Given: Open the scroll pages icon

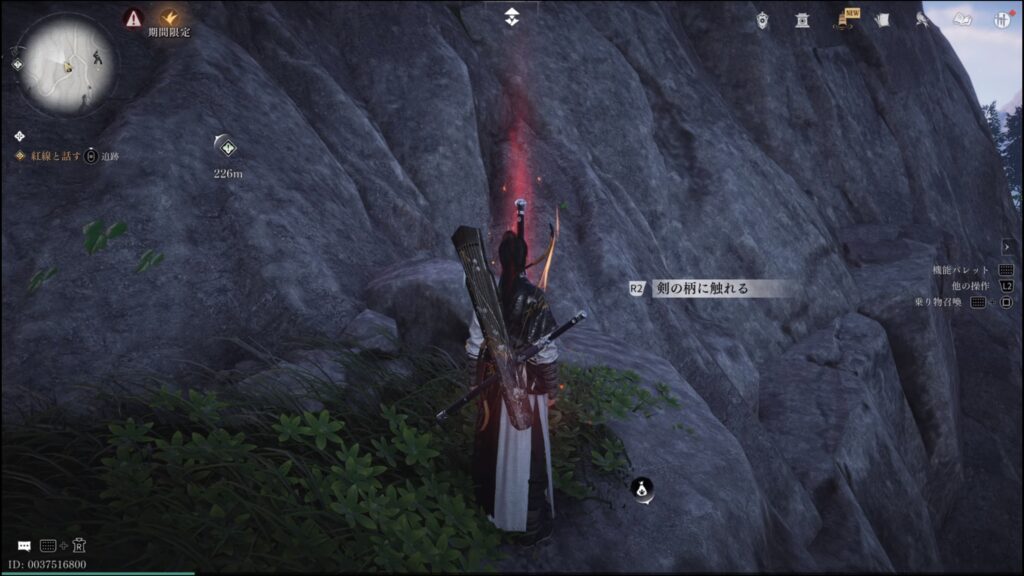Looking at the screenshot, I should pos(882,20).
